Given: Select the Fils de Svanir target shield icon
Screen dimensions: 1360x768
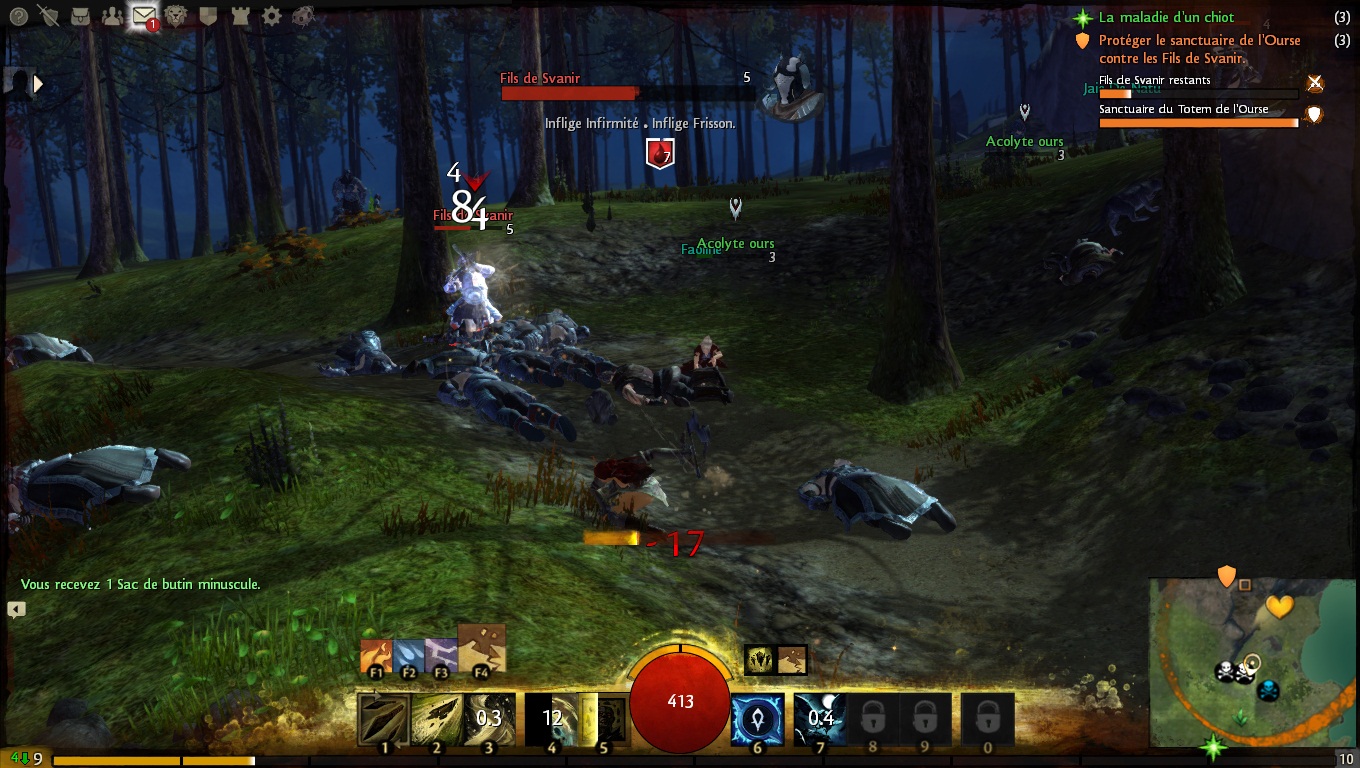Looking at the screenshot, I should 659,154.
